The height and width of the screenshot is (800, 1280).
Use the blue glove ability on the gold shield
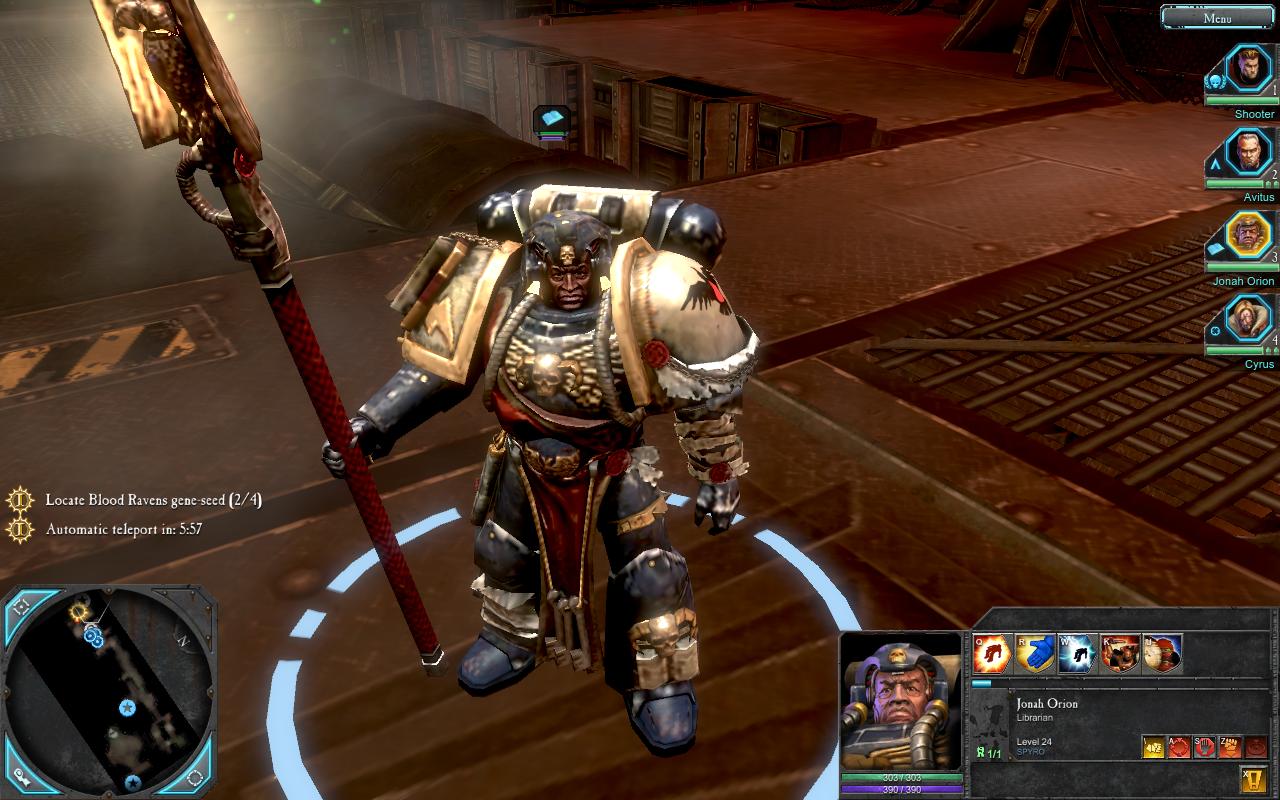(x=1034, y=654)
